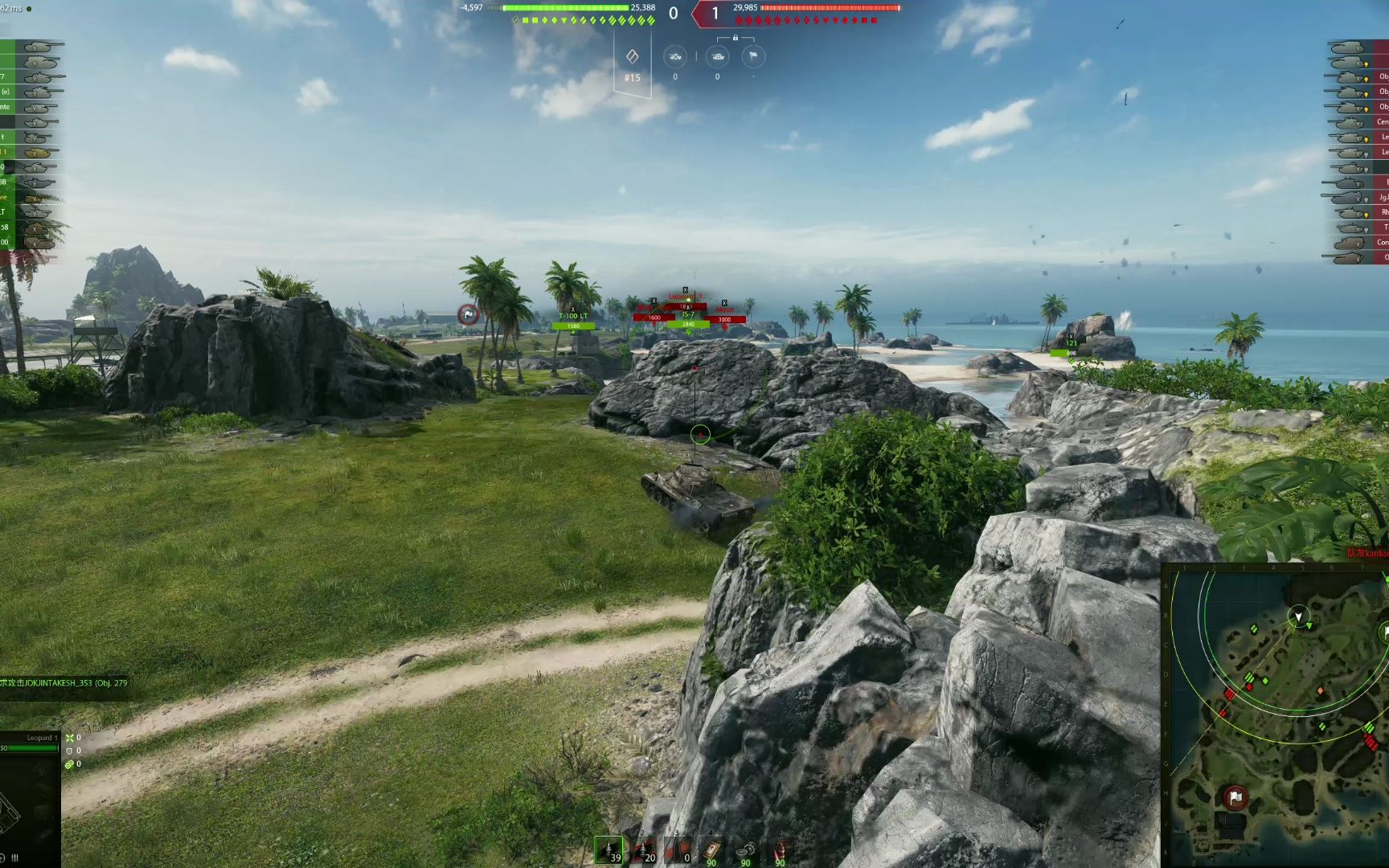This screenshot has height=868, width=1389.
Task: Click the single tank icon in top bar
Action: (x=717, y=56)
